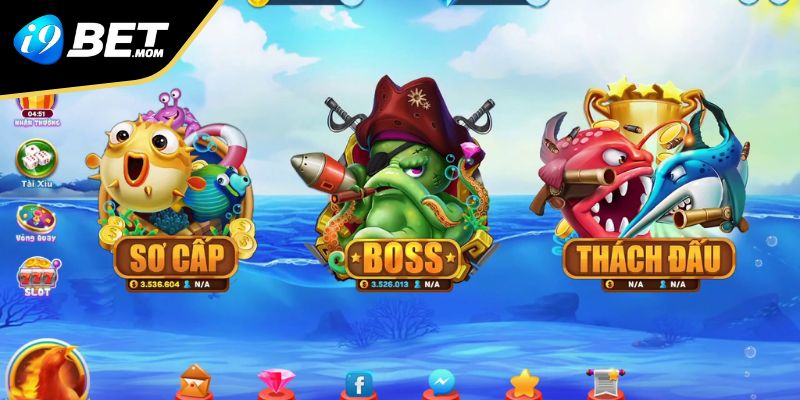Open the envelope mail icon
Image resolution: width=800 pixels, height=400 pixels.
(x=195, y=381)
